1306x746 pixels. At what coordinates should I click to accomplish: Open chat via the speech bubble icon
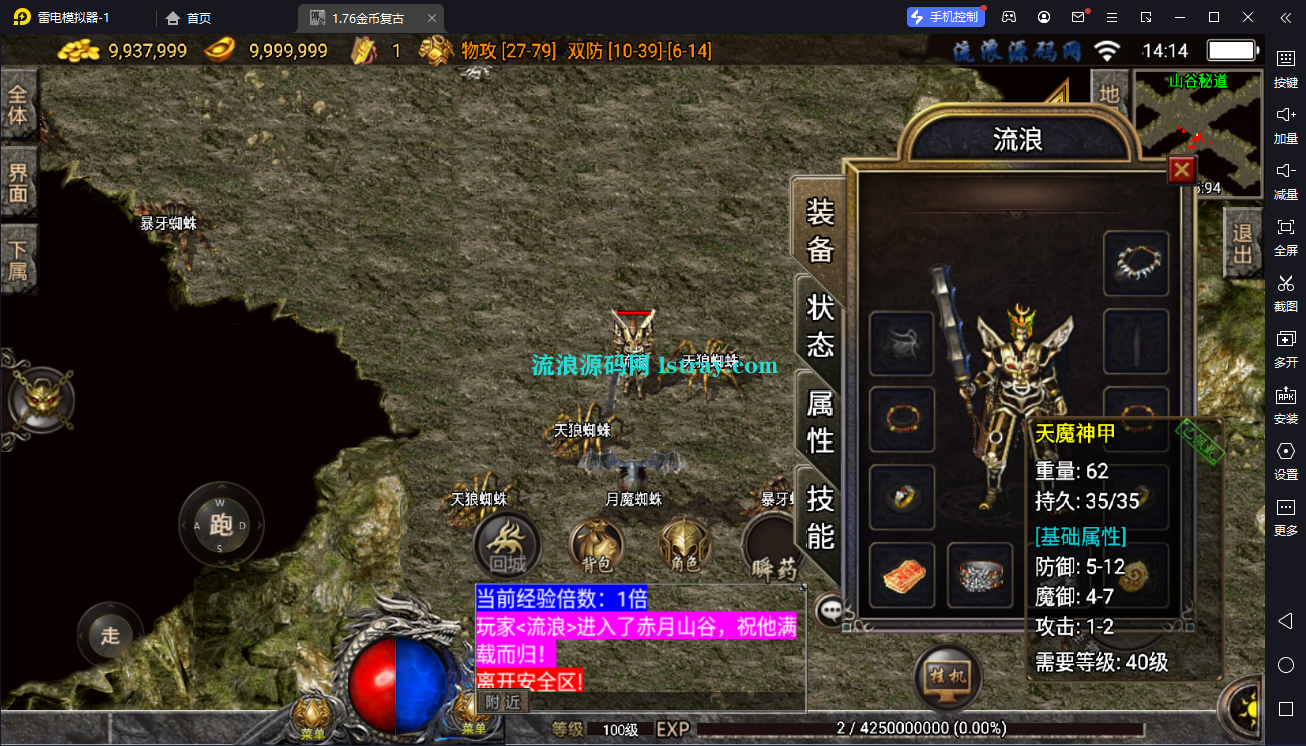[x=829, y=611]
